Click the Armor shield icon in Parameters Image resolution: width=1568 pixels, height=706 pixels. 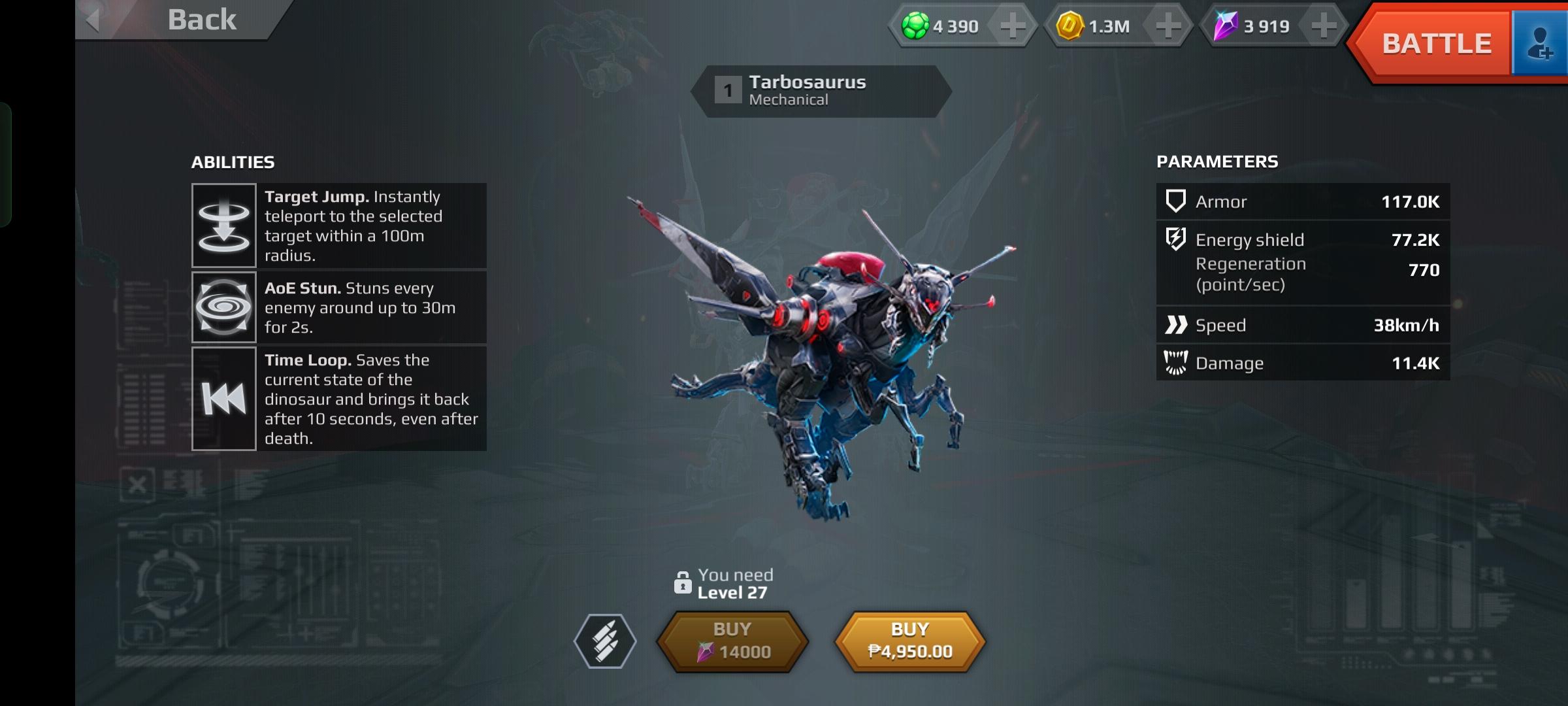(1176, 202)
